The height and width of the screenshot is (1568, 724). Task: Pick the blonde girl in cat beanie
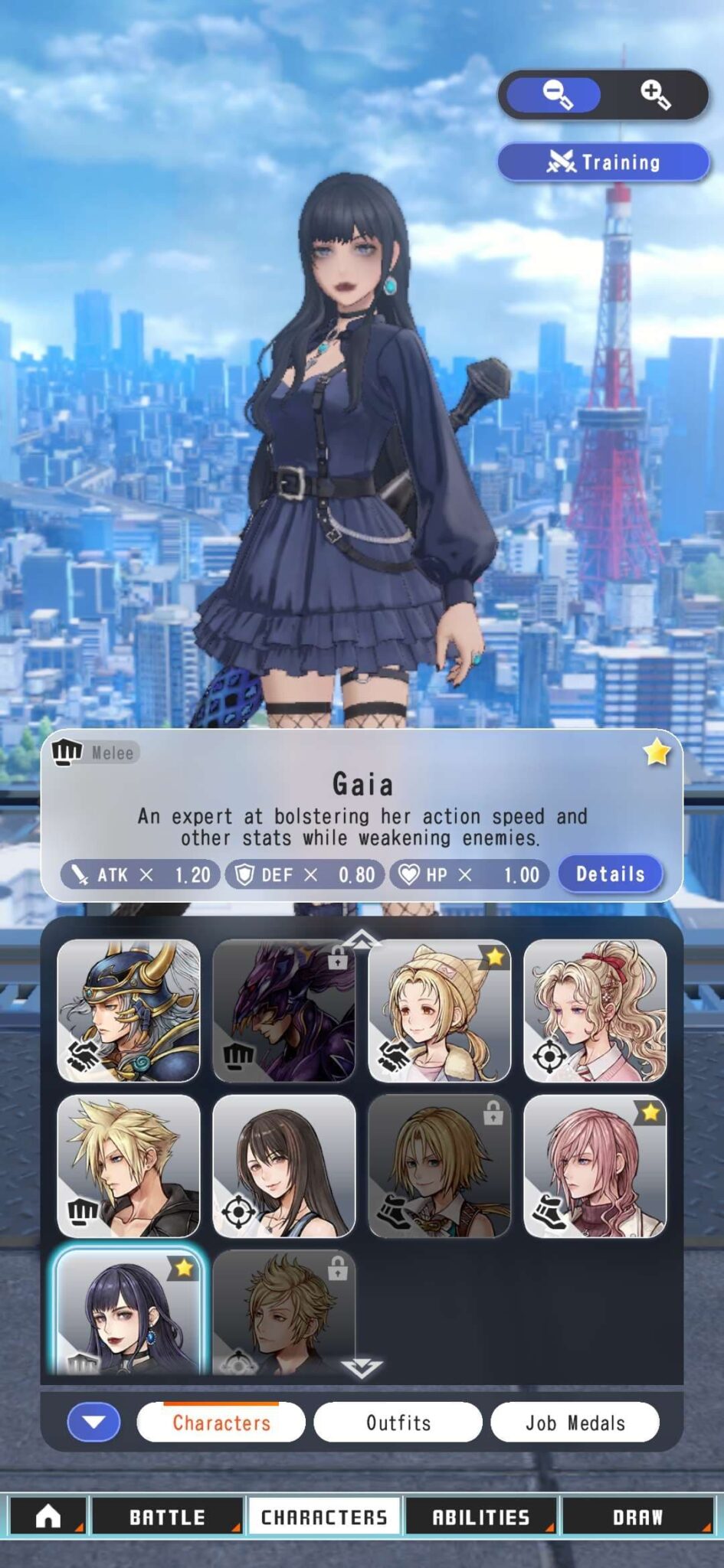pyautogui.click(x=439, y=1011)
